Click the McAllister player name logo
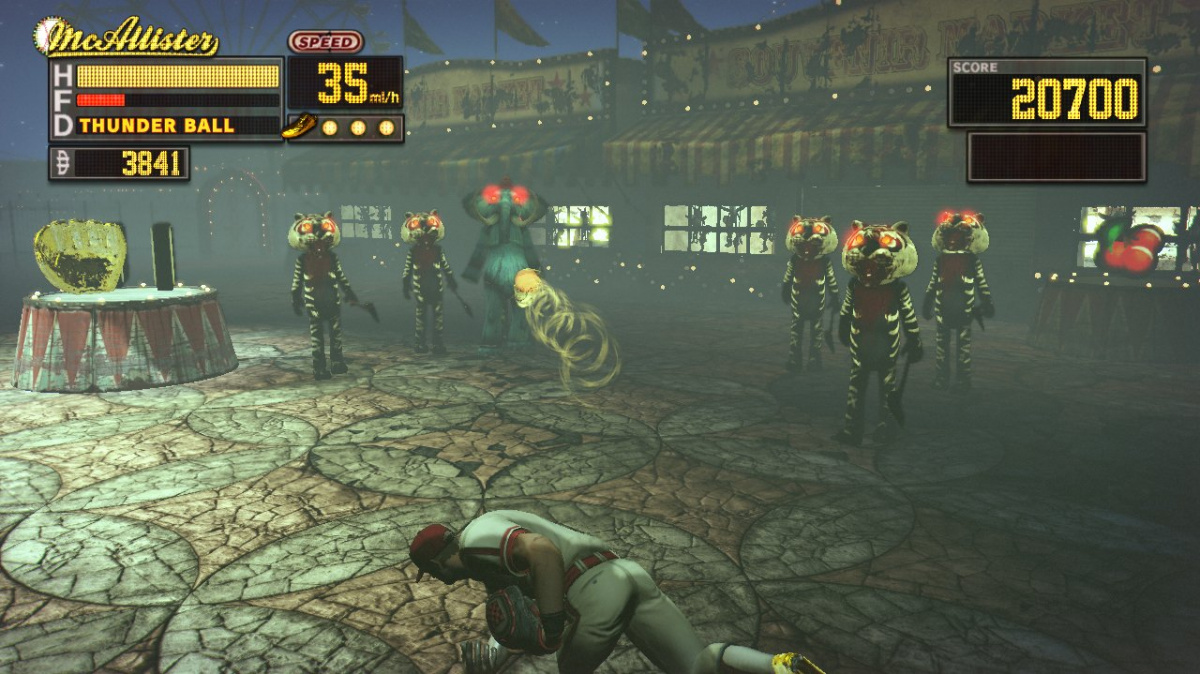This screenshot has height=674, width=1200. tap(127, 39)
